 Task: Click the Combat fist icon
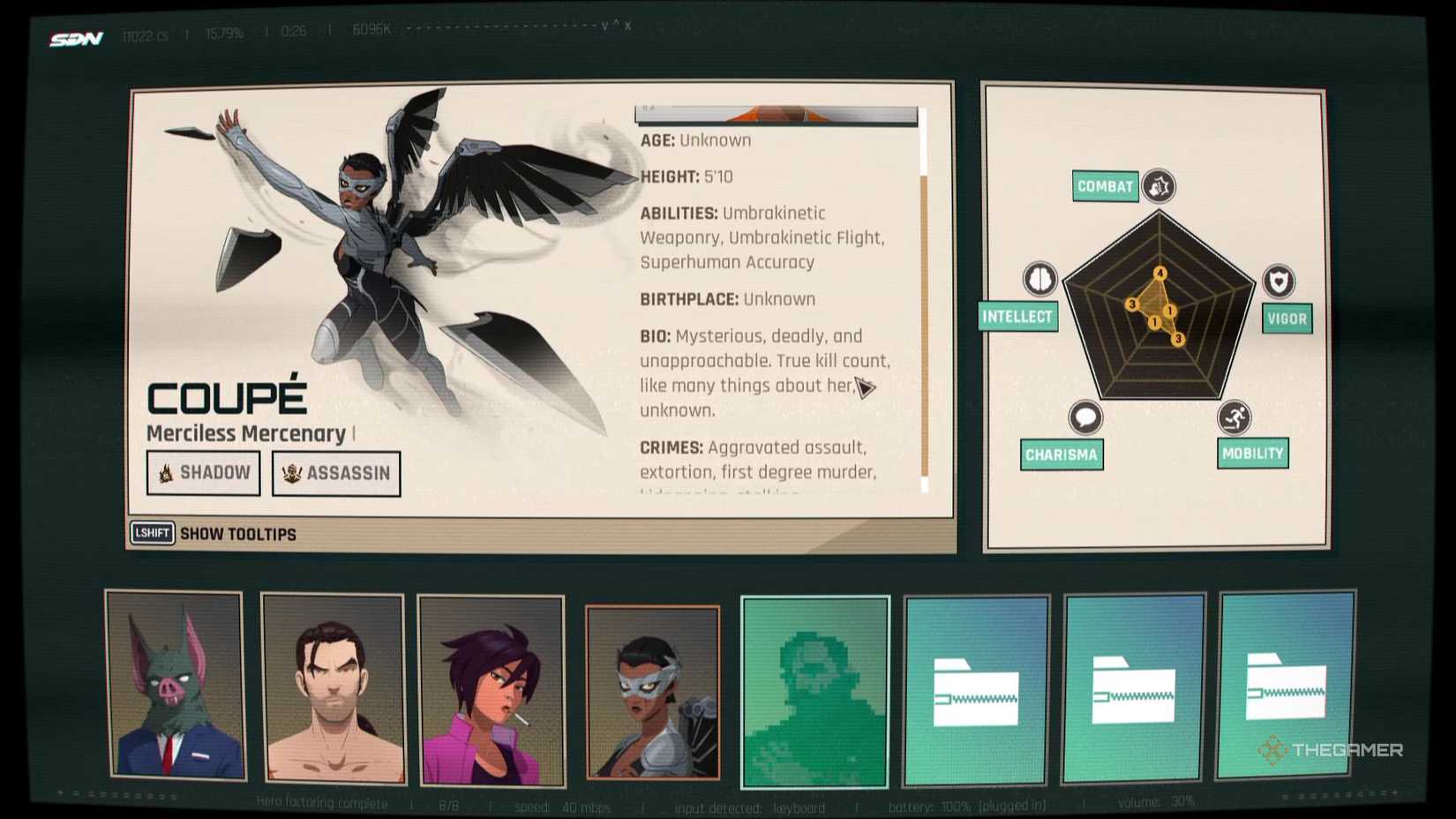pyautogui.click(x=1159, y=186)
